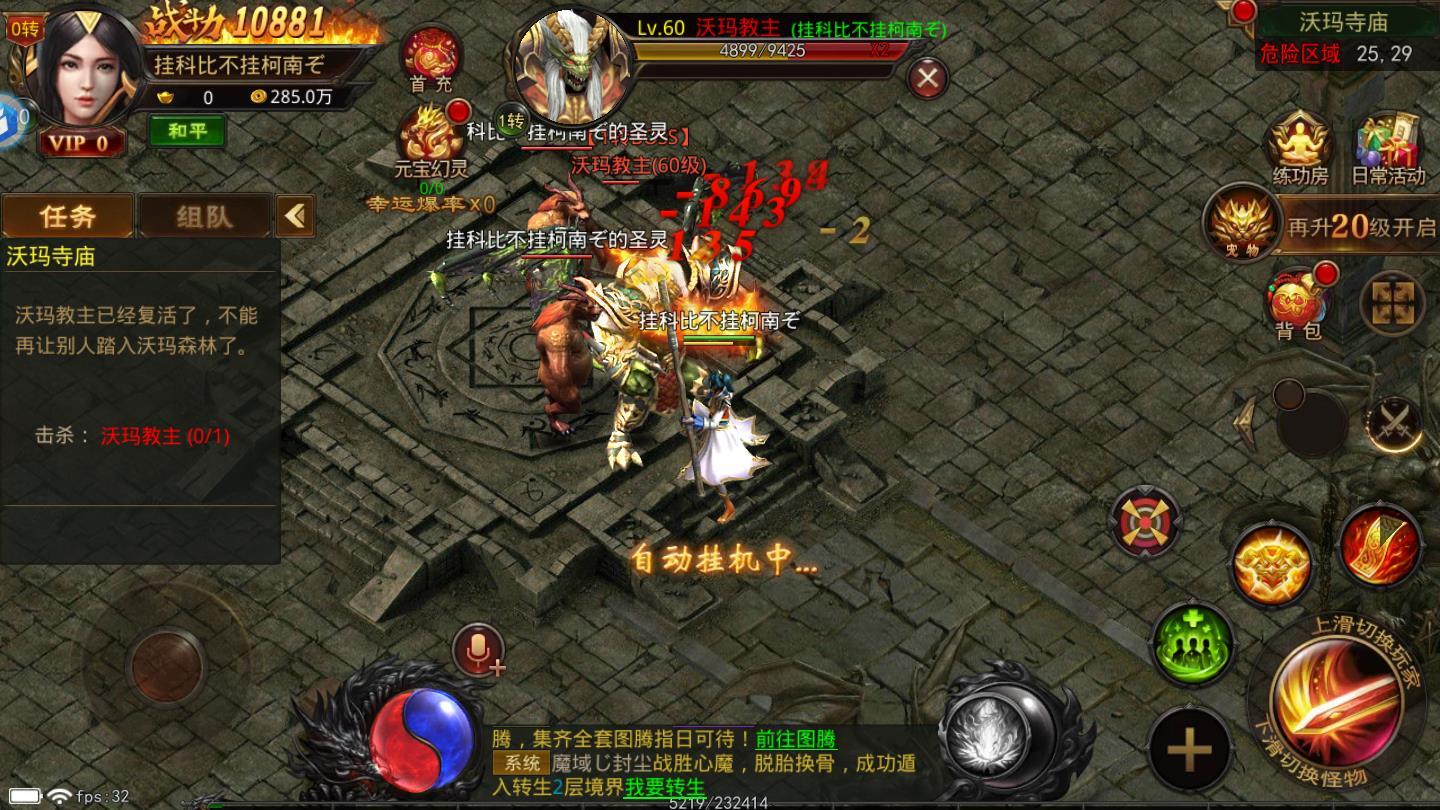Switch to the 组队 team tab
This screenshot has height=810, width=1440.
pos(204,215)
